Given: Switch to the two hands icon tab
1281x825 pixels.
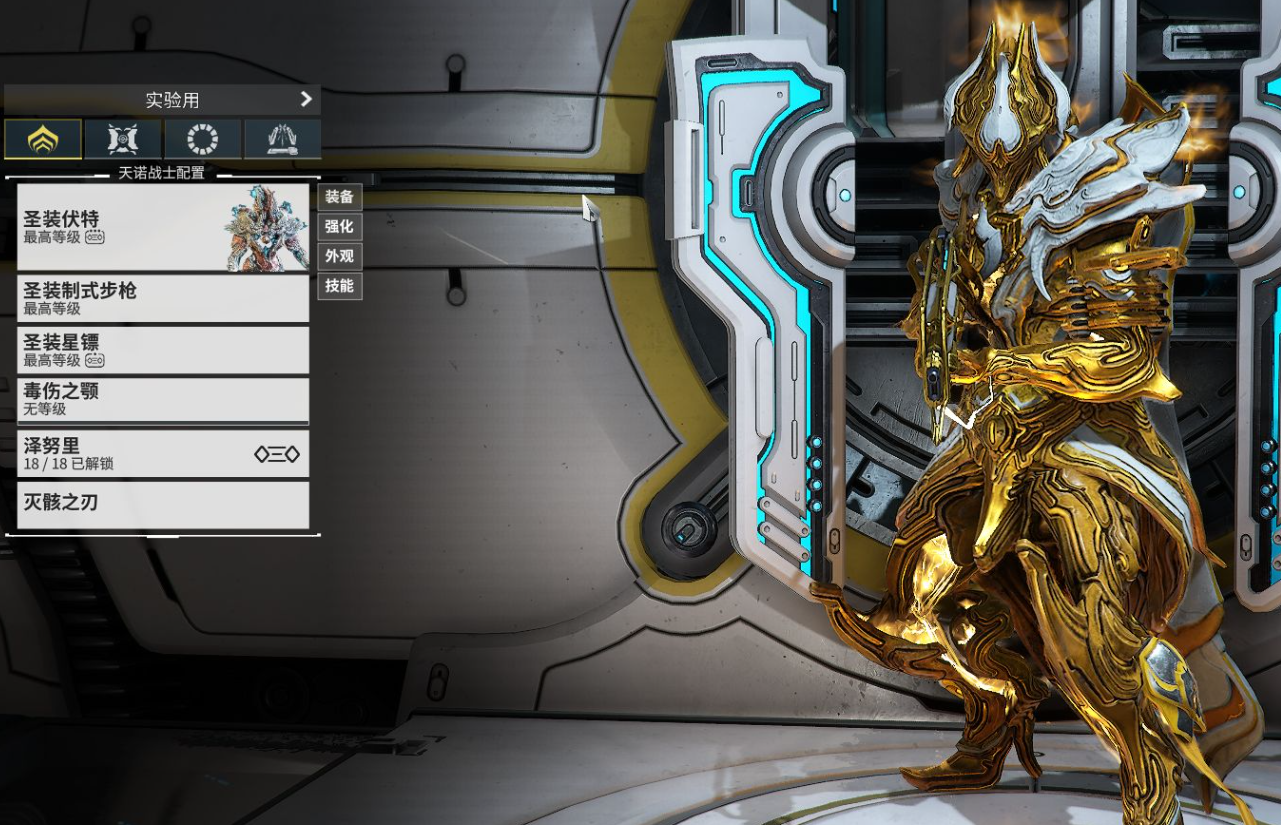Looking at the screenshot, I should click(x=283, y=139).
